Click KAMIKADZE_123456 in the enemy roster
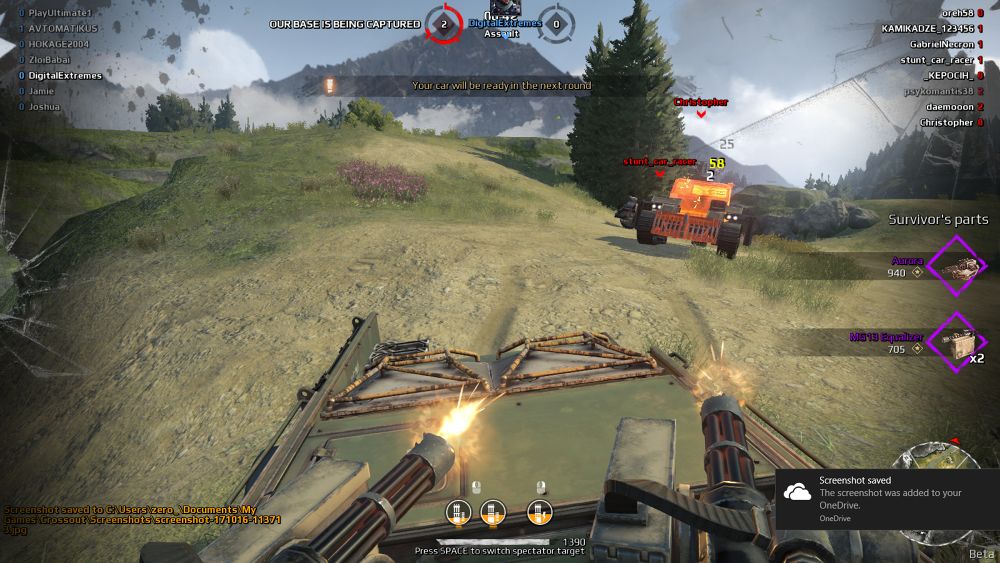The height and width of the screenshot is (563, 1000). [926, 29]
